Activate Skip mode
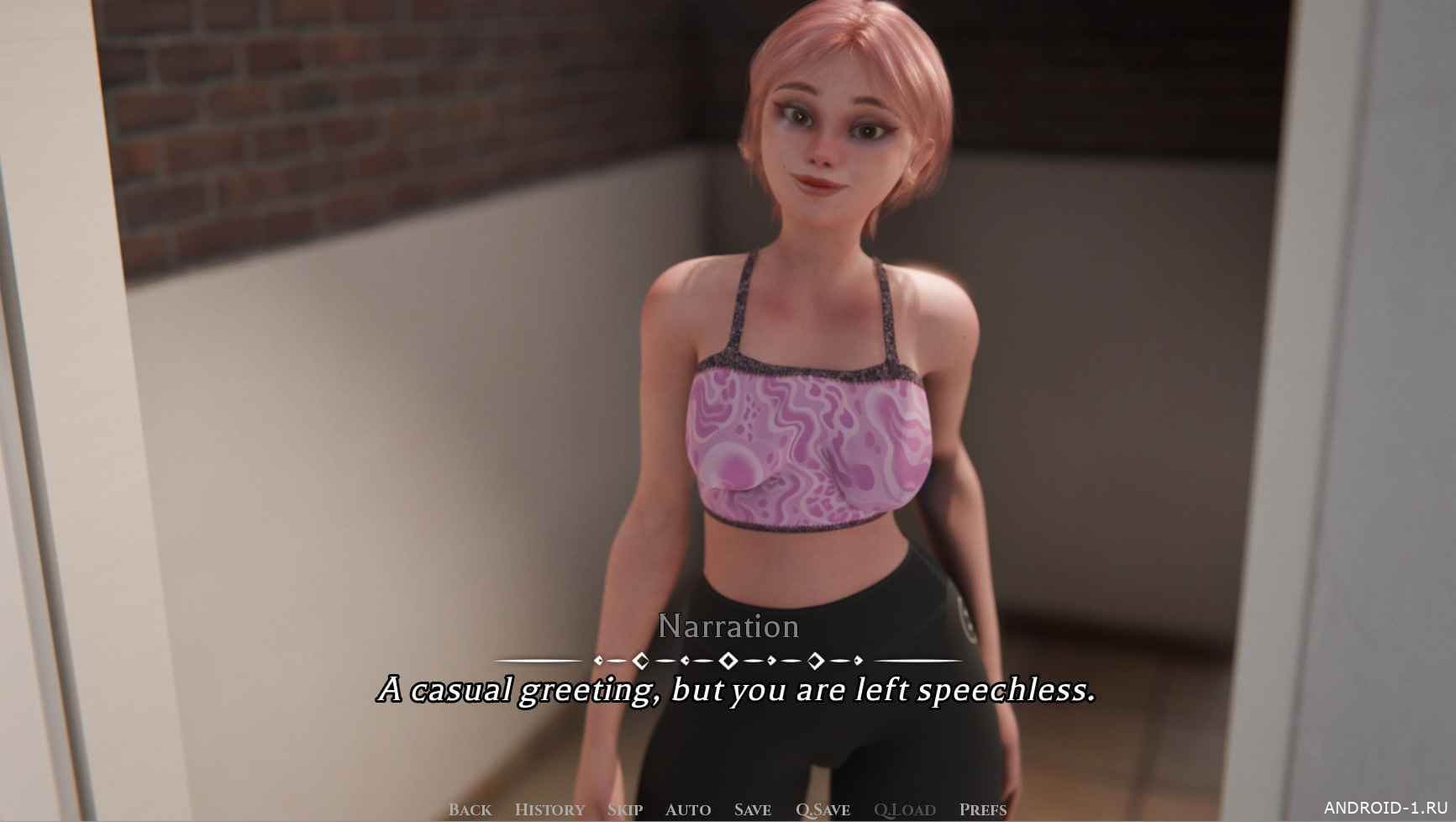Viewport: 1456px width, 822px height. [x=625, y=809]
